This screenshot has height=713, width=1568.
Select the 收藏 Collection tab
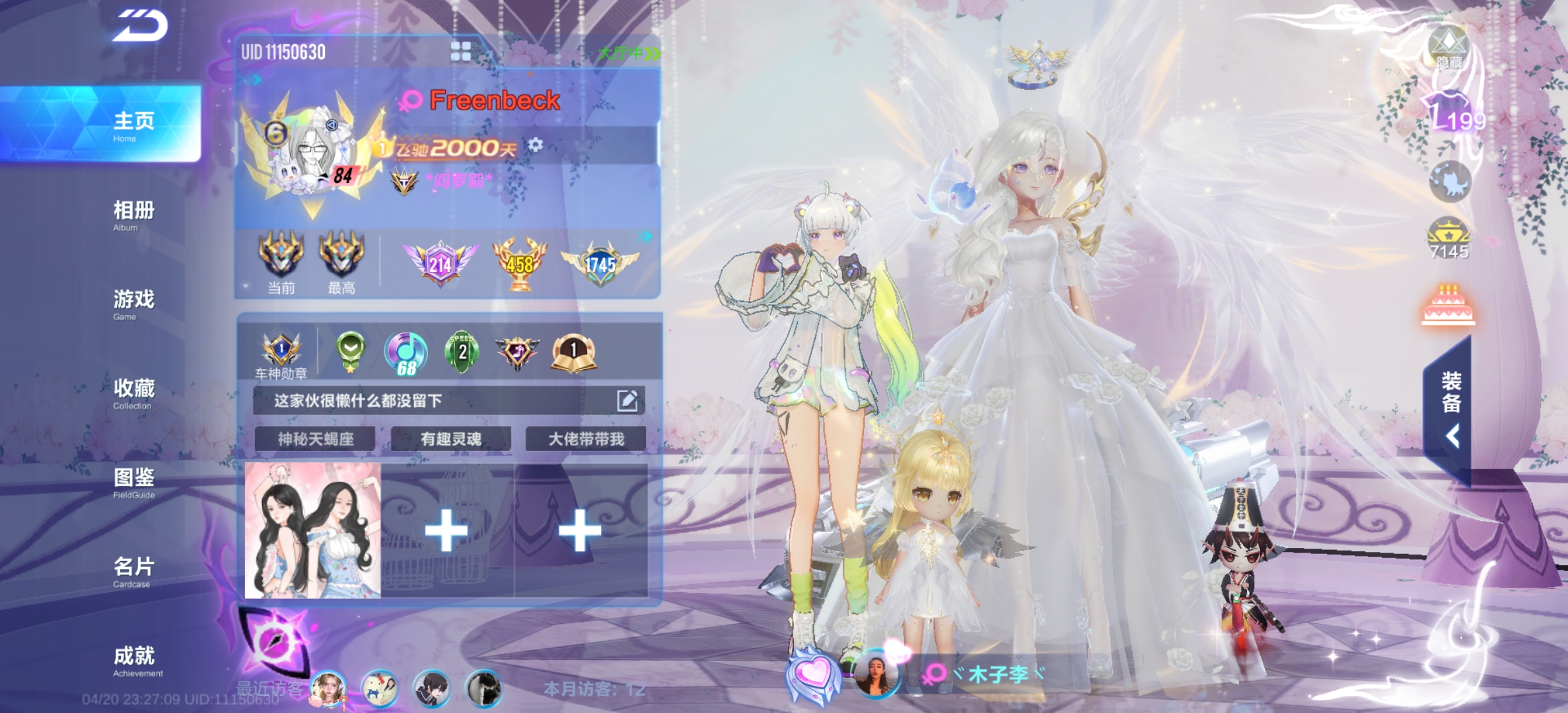pyautogui.click(x=133, y=393)
